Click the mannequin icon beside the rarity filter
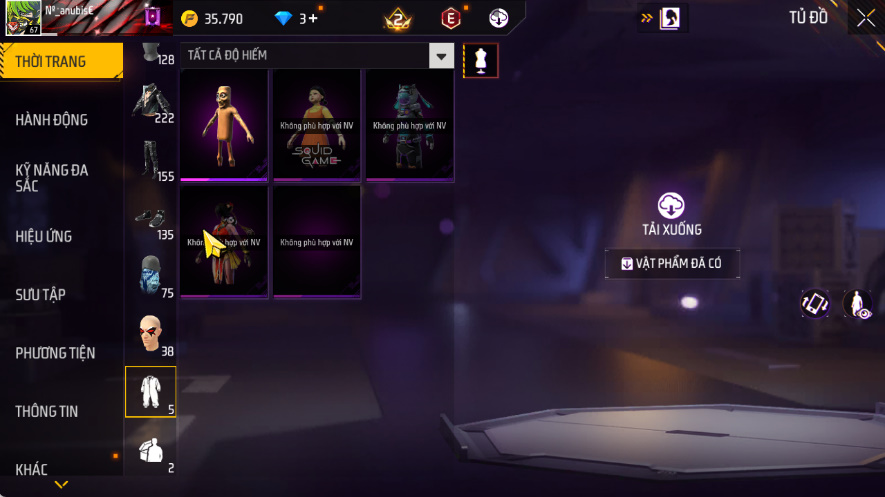 [480, 60]
